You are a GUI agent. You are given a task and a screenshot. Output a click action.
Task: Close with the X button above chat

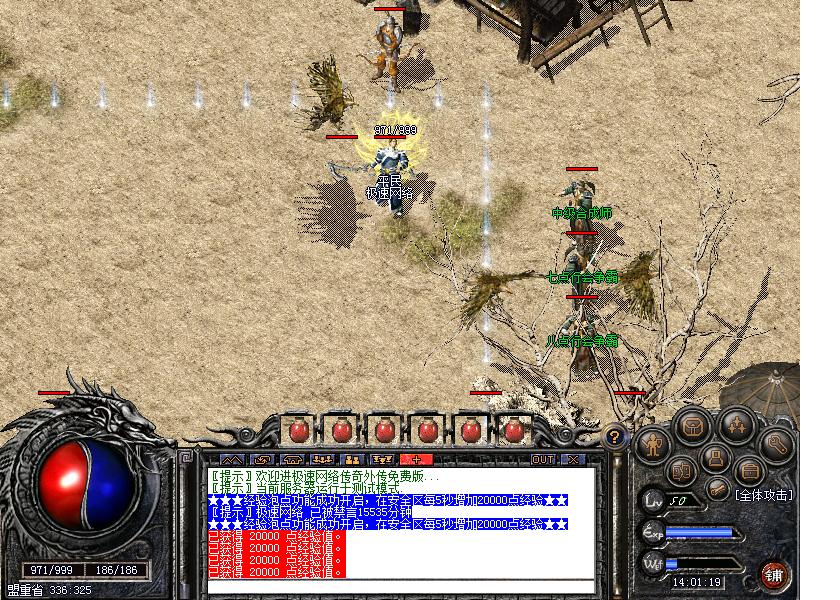click(x=573, y=460)
